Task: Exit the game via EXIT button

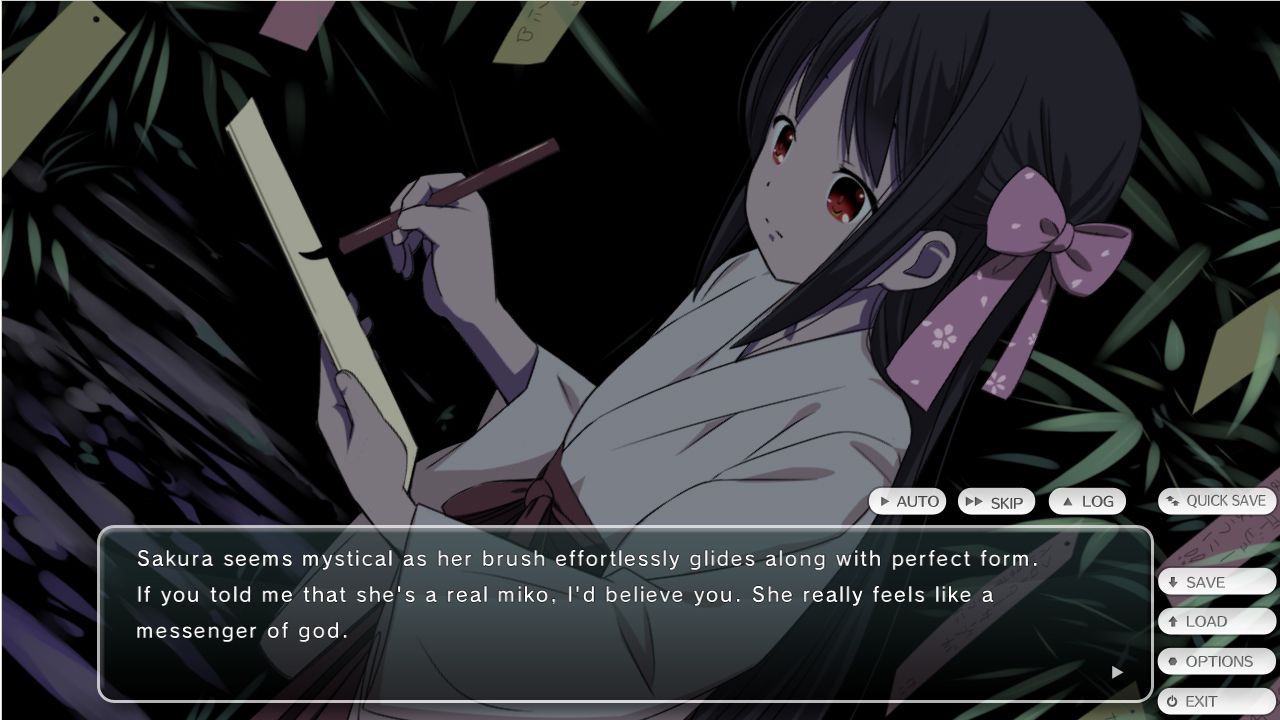Action: pos(1215,701)
